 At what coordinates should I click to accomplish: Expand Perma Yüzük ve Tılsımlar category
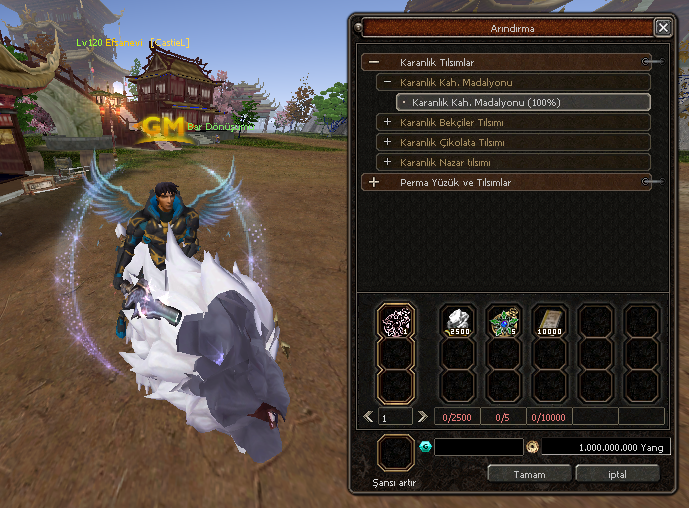coord(374,182)
